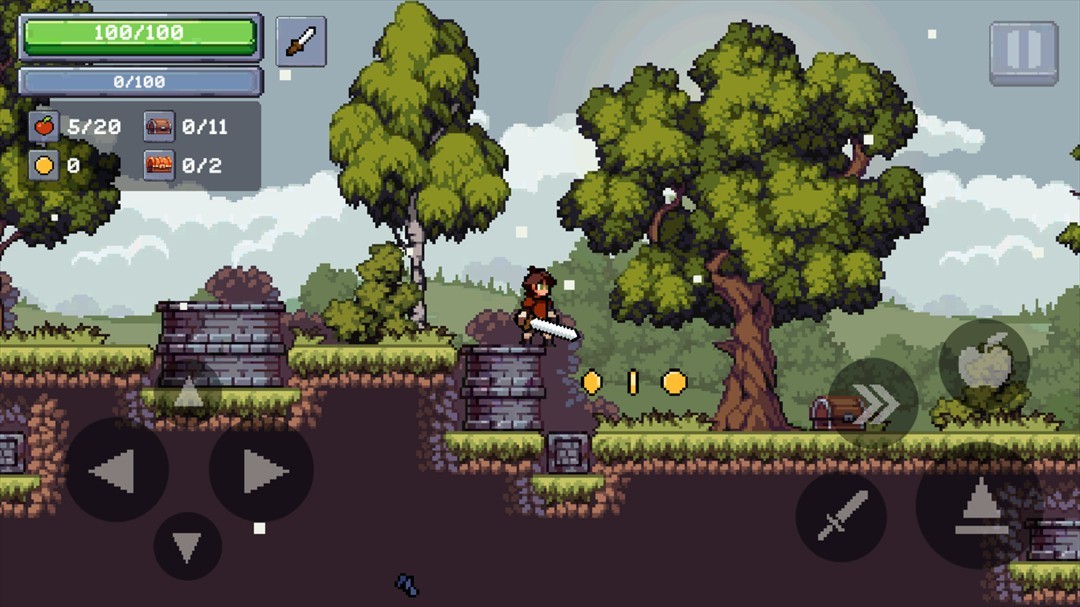Throw an apple with the apple button
The width and height of the screenshot is (1080, 607).
[984, 364]
